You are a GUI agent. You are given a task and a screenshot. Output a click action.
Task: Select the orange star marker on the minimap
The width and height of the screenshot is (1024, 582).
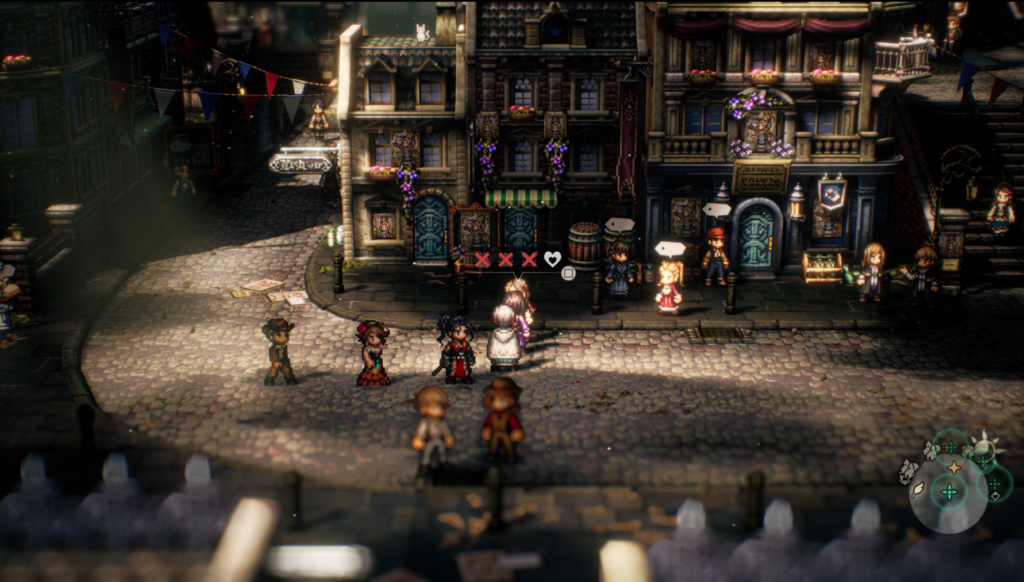tap(953, 467)
